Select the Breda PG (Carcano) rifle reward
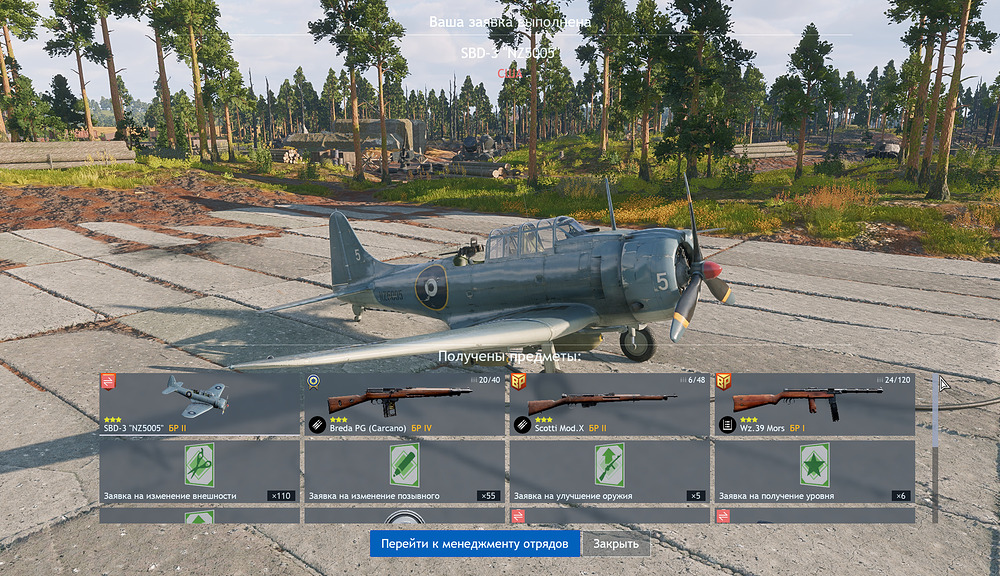The height and width of the screenshot is (576, 1000). [404, 404]
